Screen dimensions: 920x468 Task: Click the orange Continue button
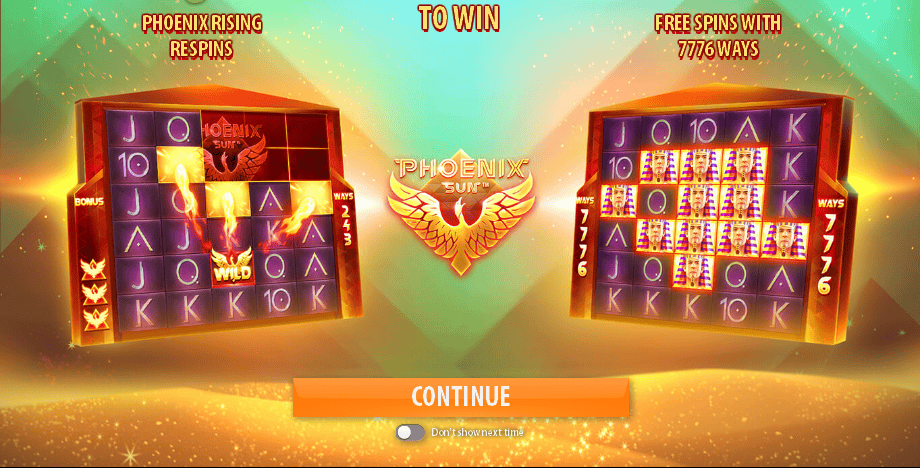(461, 396)
